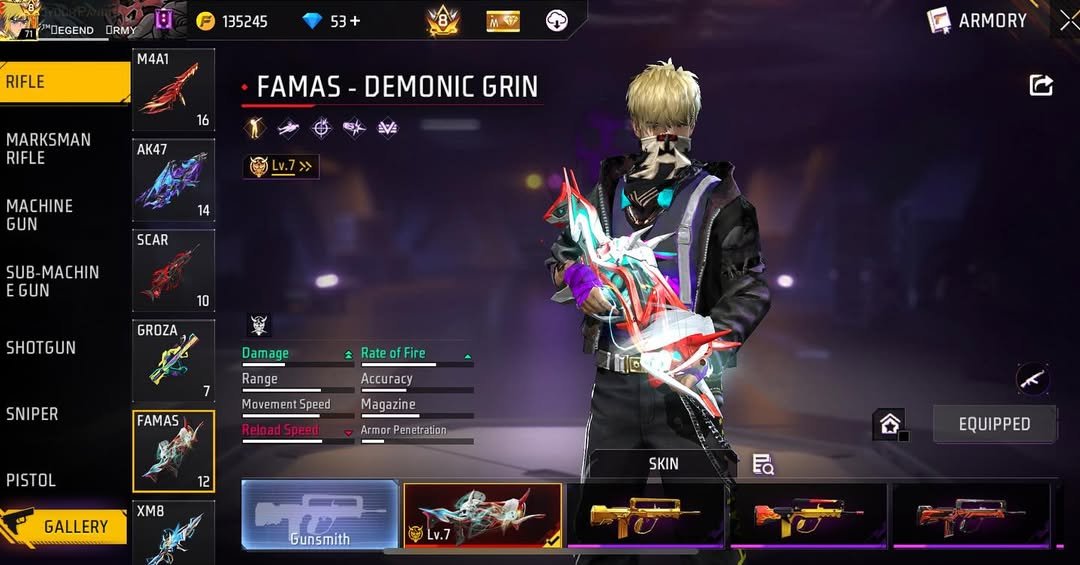
Task: Share the weapon skin via share icon
Action: (1041, 86)
